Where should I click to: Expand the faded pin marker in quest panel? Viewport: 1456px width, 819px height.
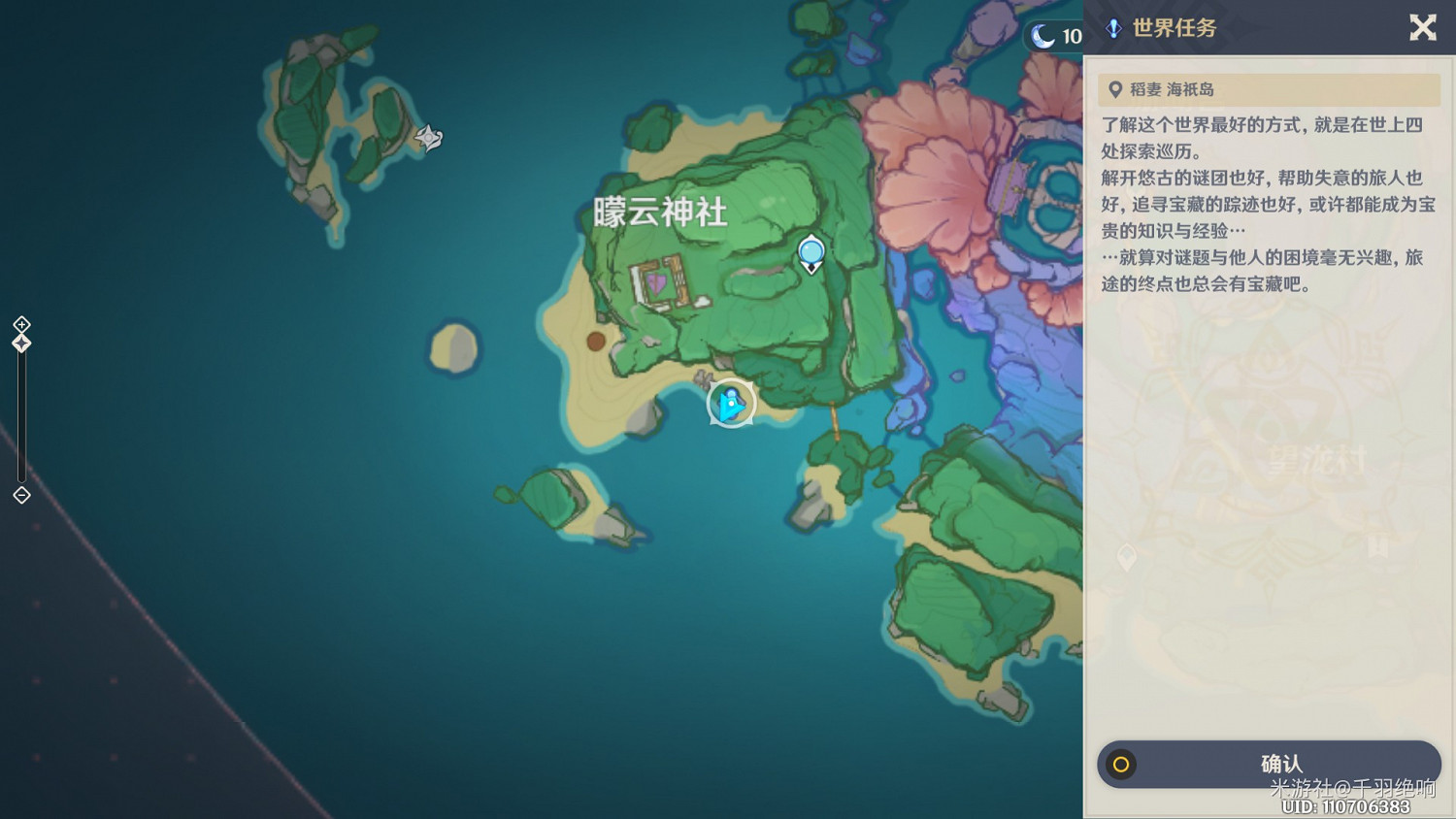pos(1126,558)
